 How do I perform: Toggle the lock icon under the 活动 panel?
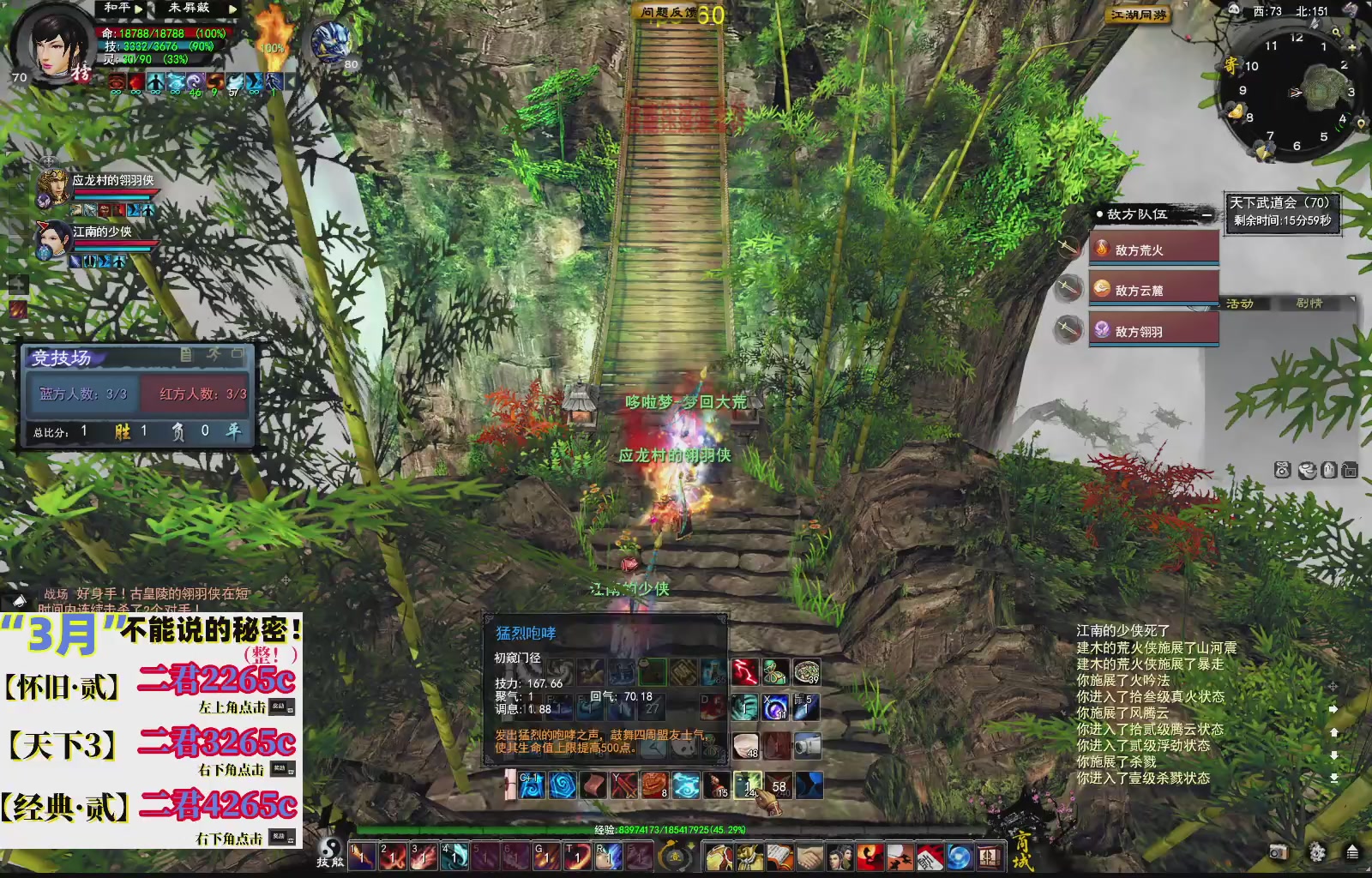[x=1351, y=472]
